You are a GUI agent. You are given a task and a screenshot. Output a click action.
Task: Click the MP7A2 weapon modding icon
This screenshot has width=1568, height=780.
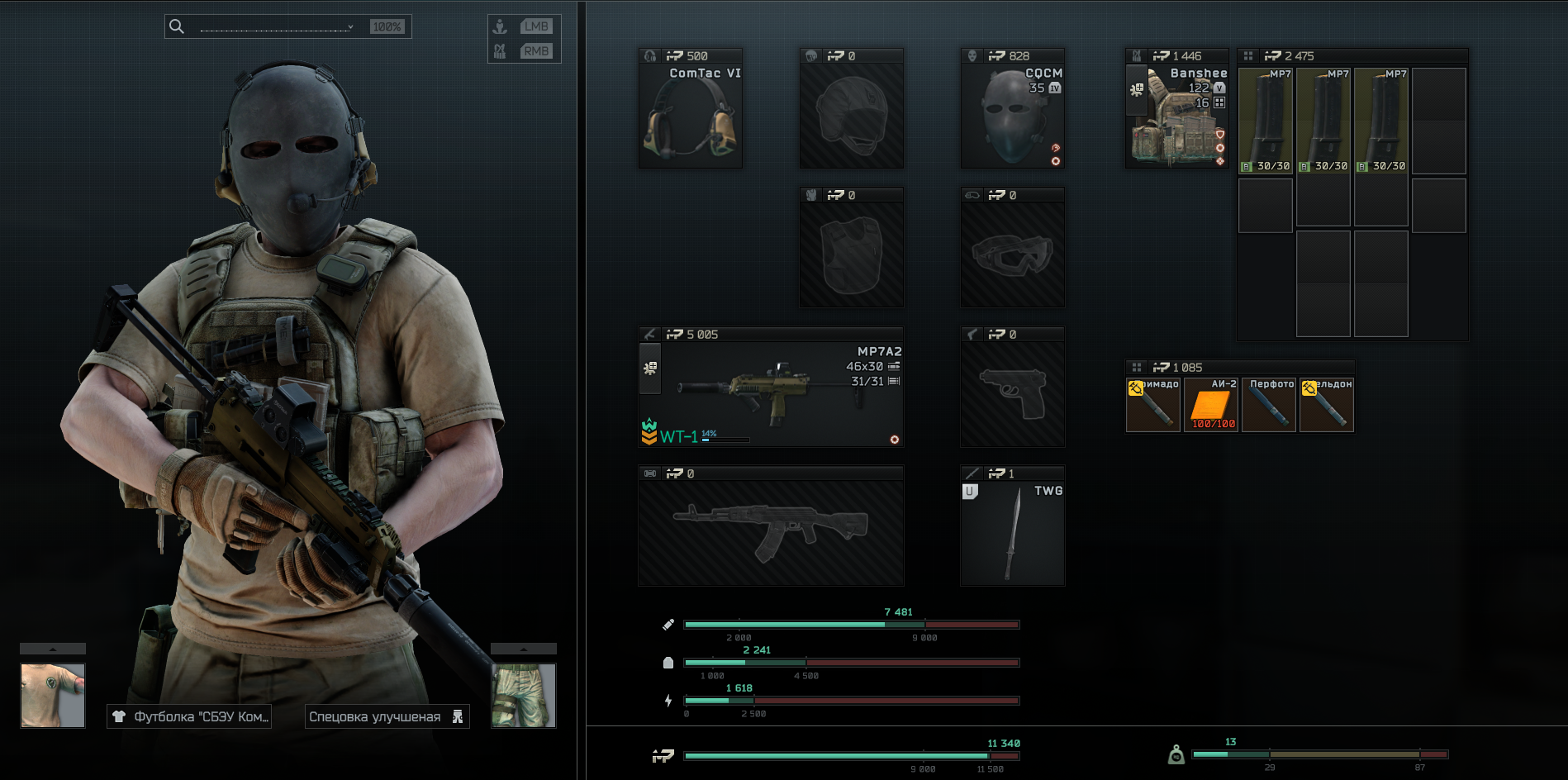650,368
